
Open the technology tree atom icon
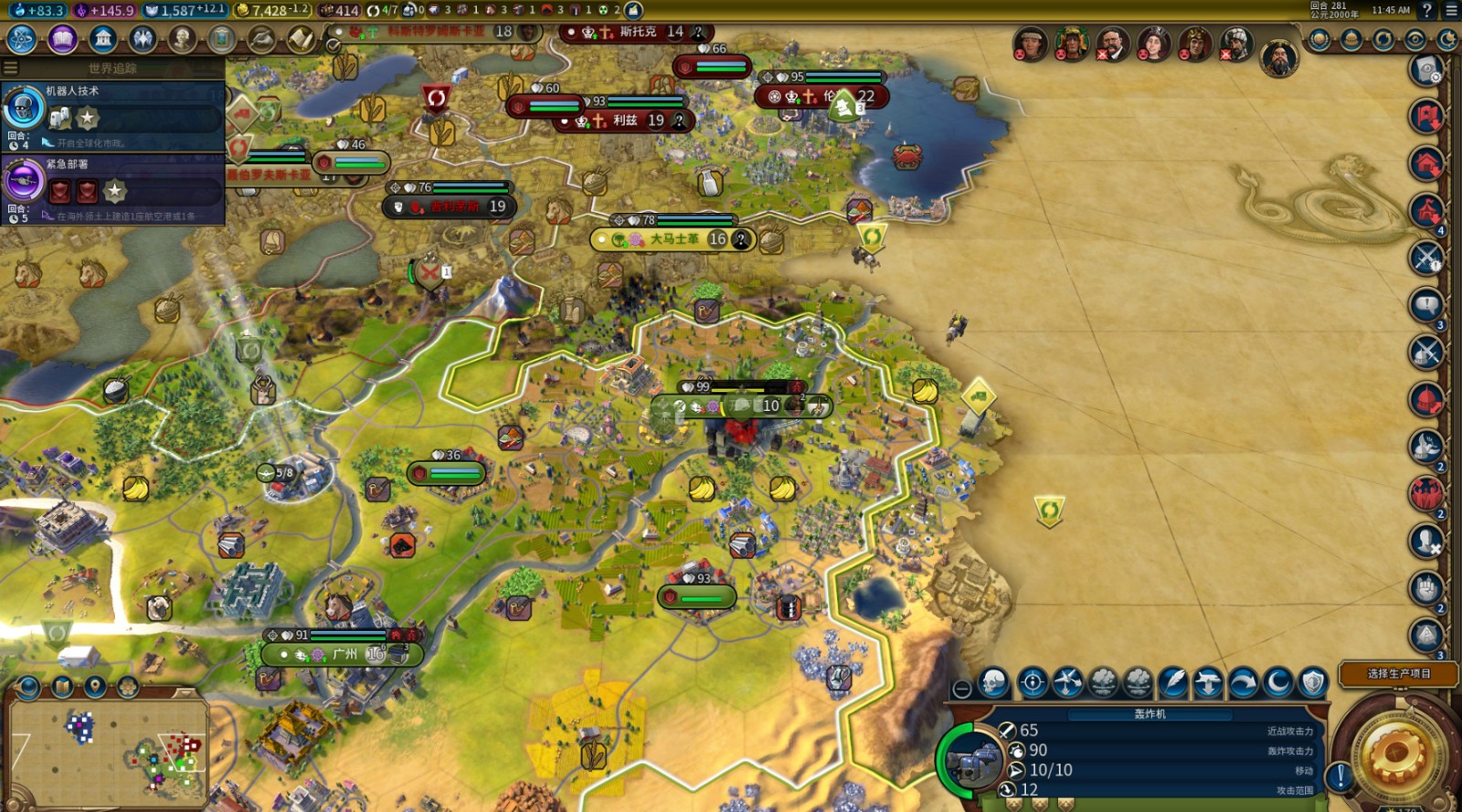point(20,39)
